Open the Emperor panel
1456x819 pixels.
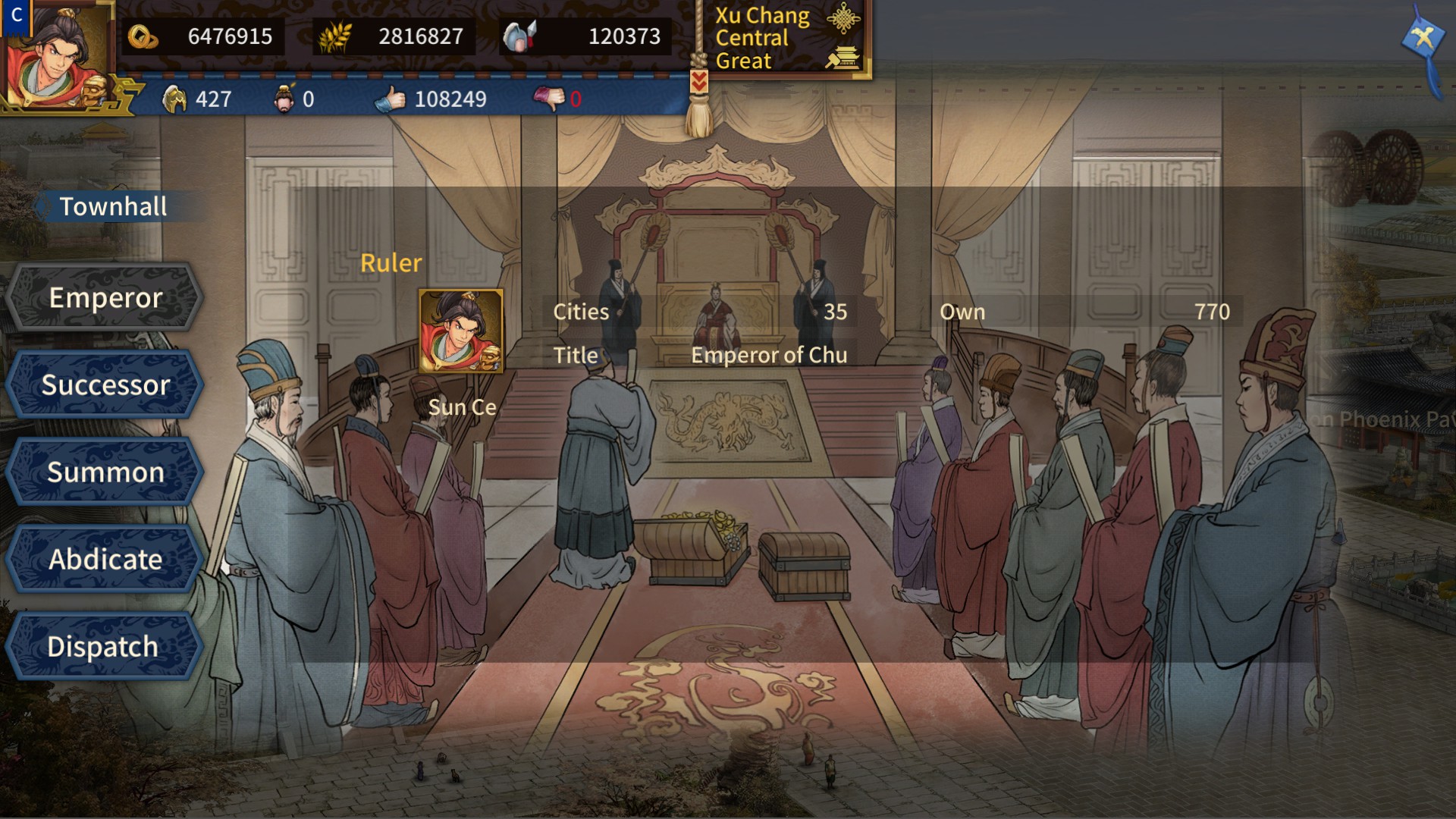pyautogui.click(x=106, y=297)
